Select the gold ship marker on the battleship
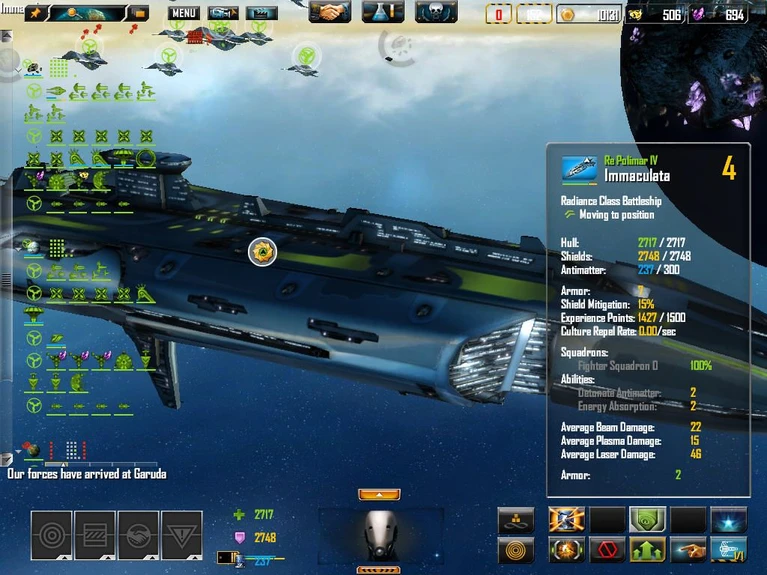Screen dimensions: 767x575 (262, 252)
